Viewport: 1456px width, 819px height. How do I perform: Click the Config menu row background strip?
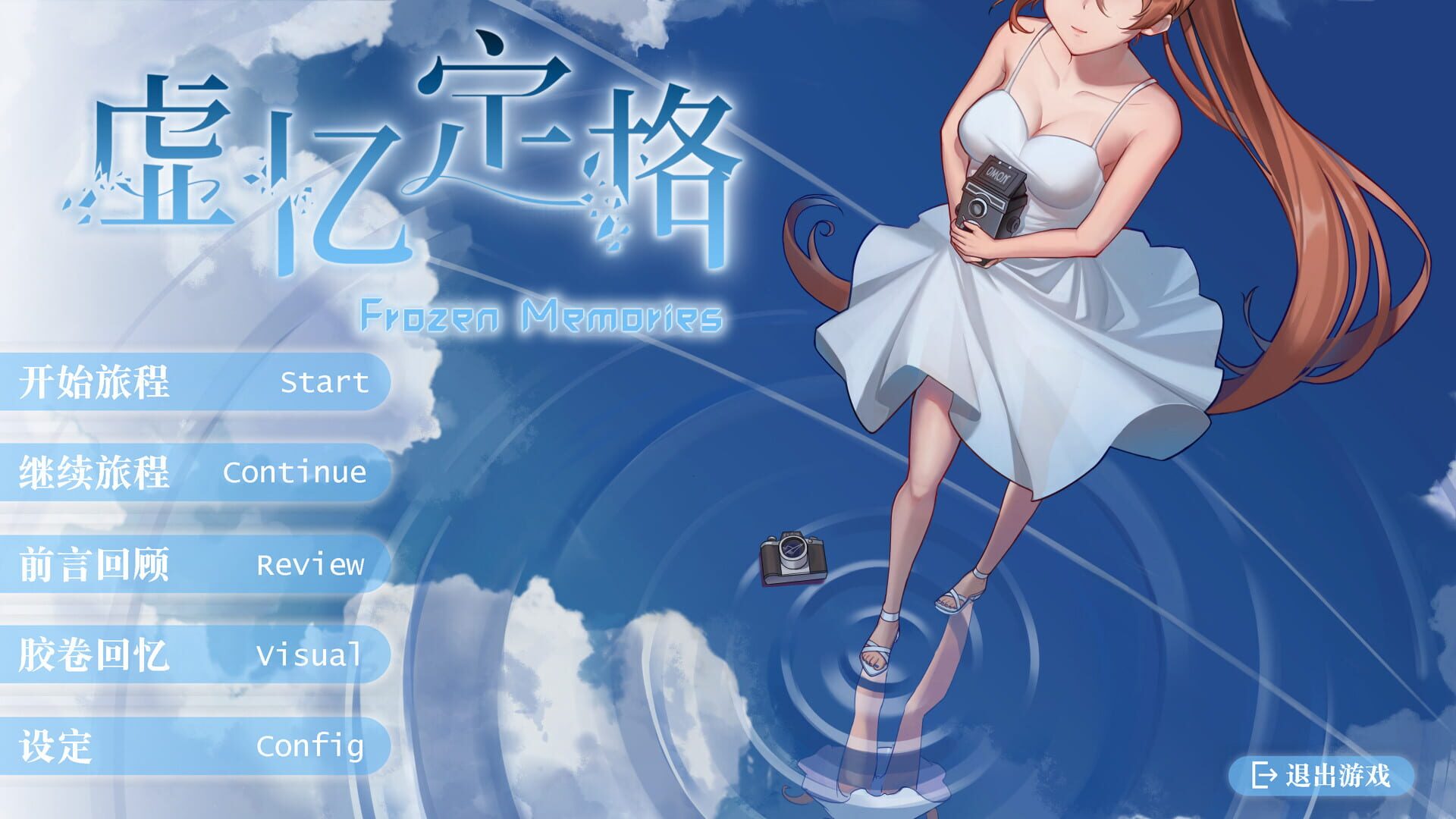197,747
